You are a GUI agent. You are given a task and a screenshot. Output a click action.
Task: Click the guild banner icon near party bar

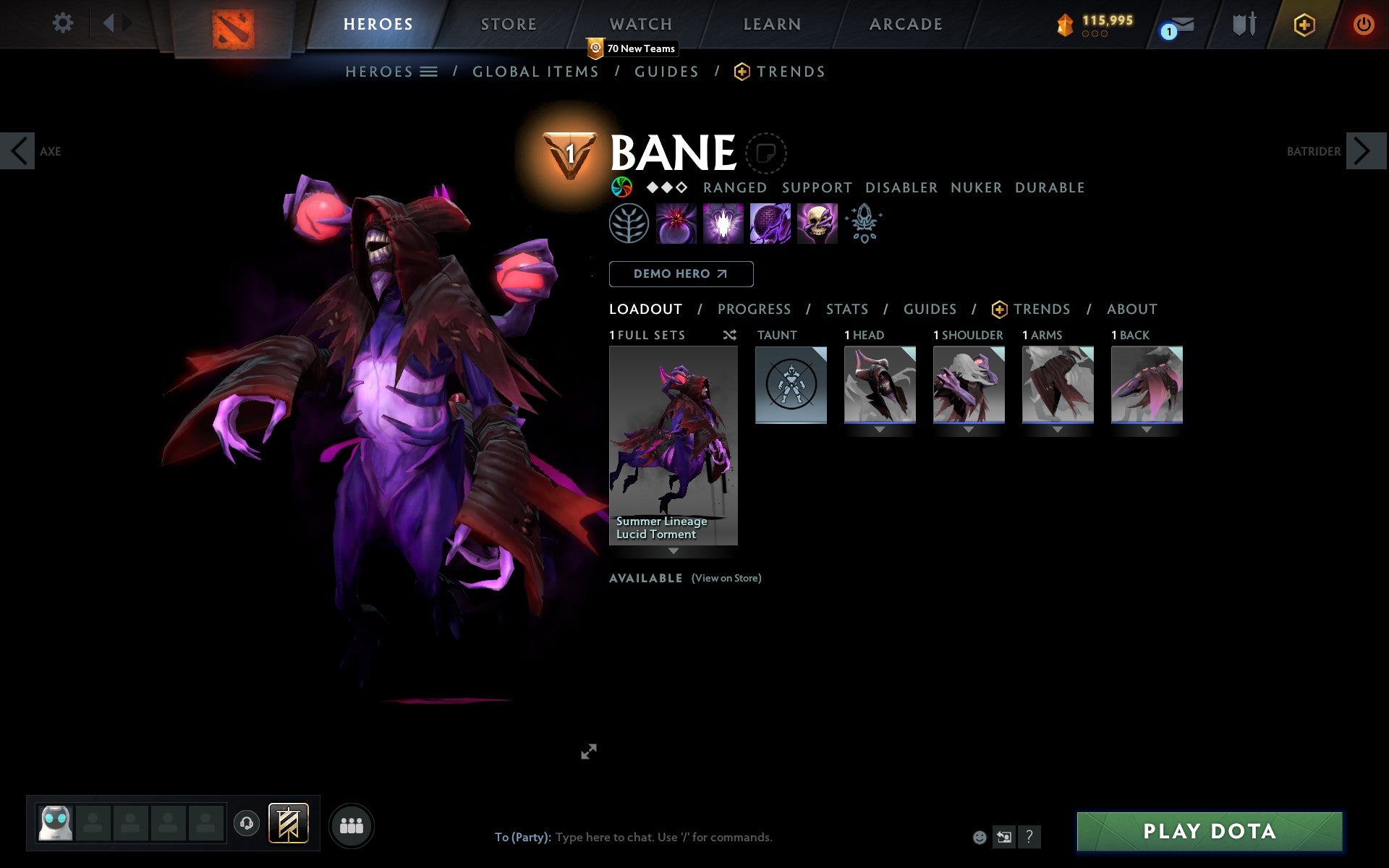pyautogui.click(x=287, y=822)
